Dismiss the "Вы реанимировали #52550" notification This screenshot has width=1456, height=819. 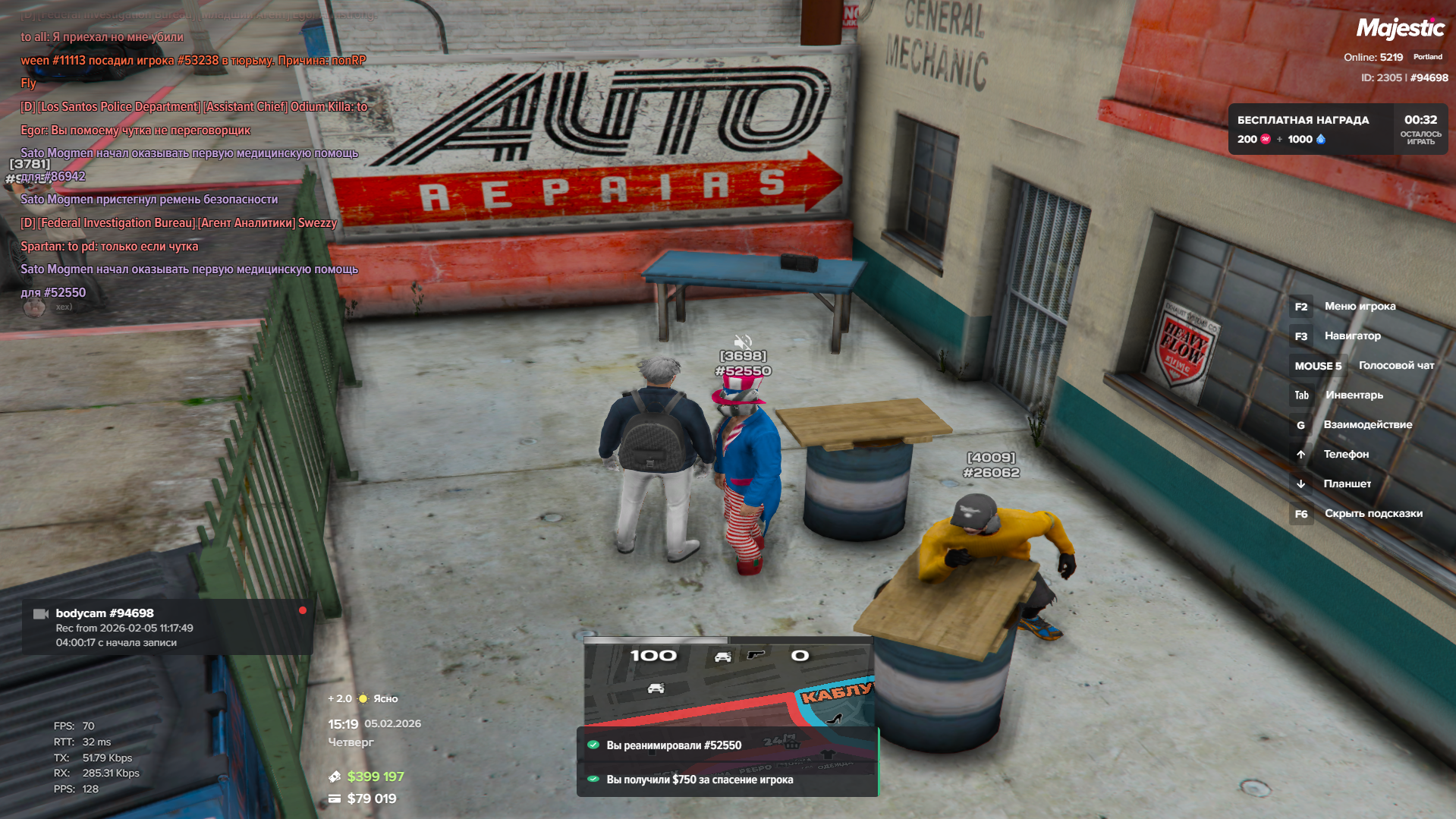(x=727, y=745)
